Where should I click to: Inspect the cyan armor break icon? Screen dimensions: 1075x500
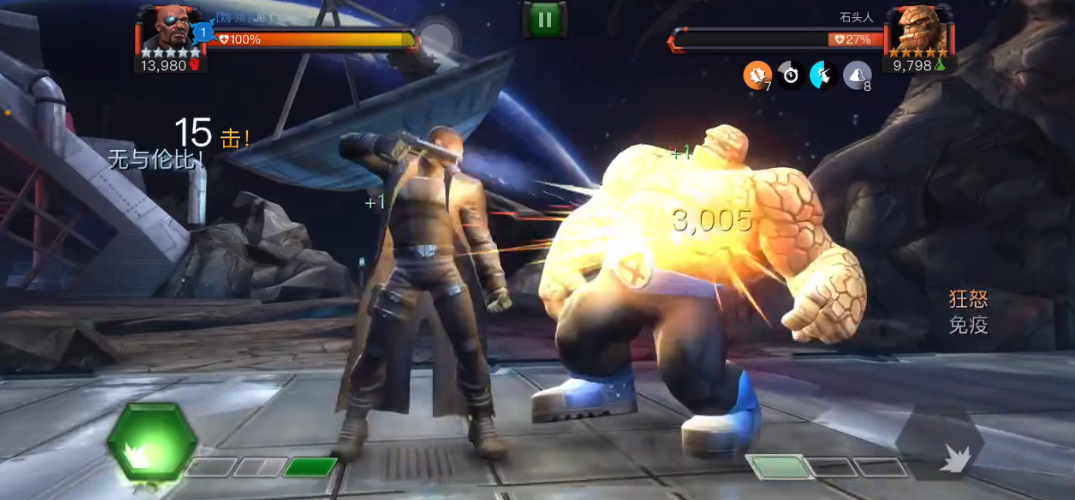pos(823,74)
